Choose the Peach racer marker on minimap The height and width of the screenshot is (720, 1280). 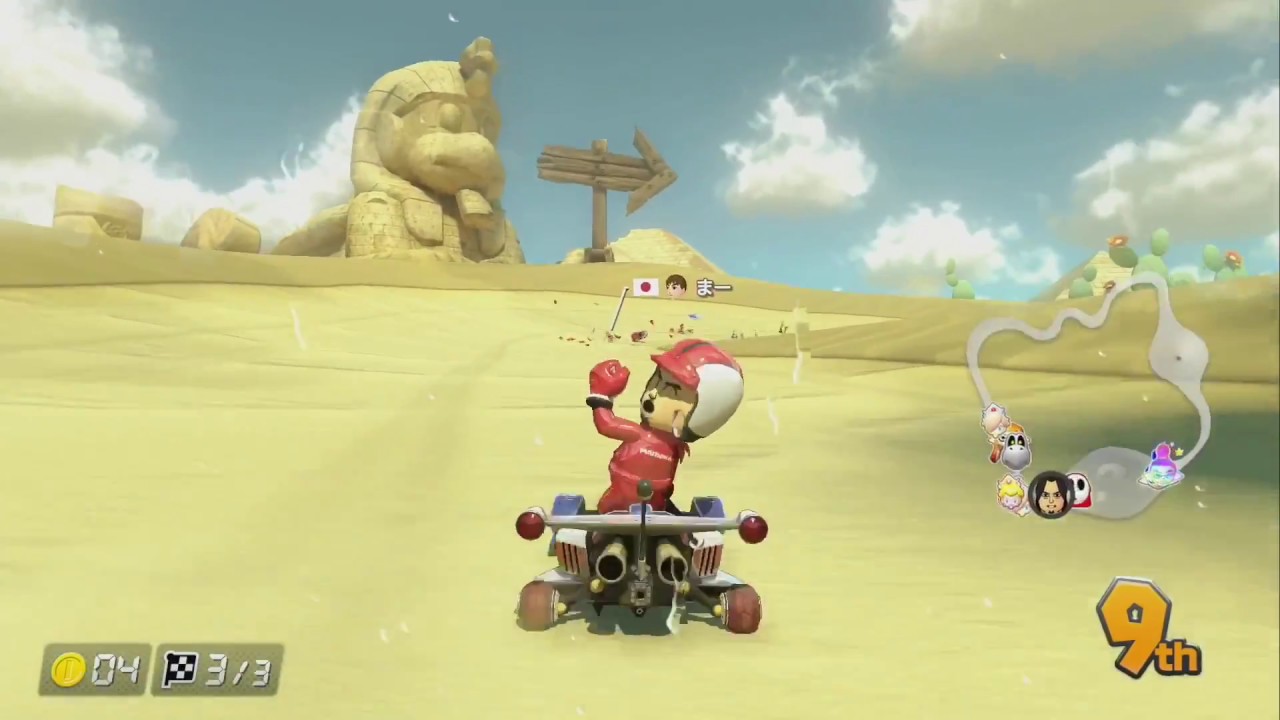(x=1012, y=493)
